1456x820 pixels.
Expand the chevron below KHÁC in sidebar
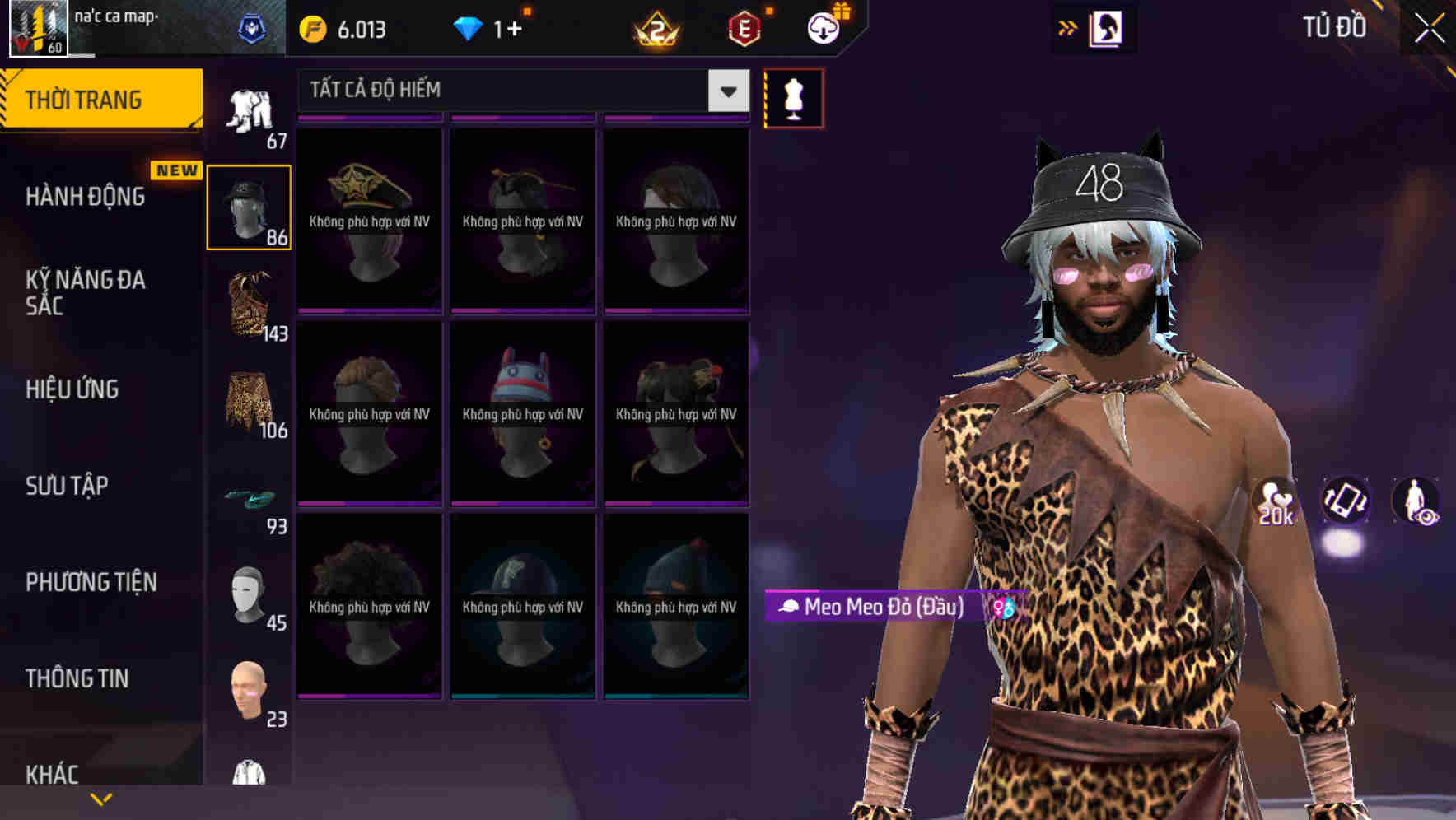pyautogui.click(x=100, y=799)
